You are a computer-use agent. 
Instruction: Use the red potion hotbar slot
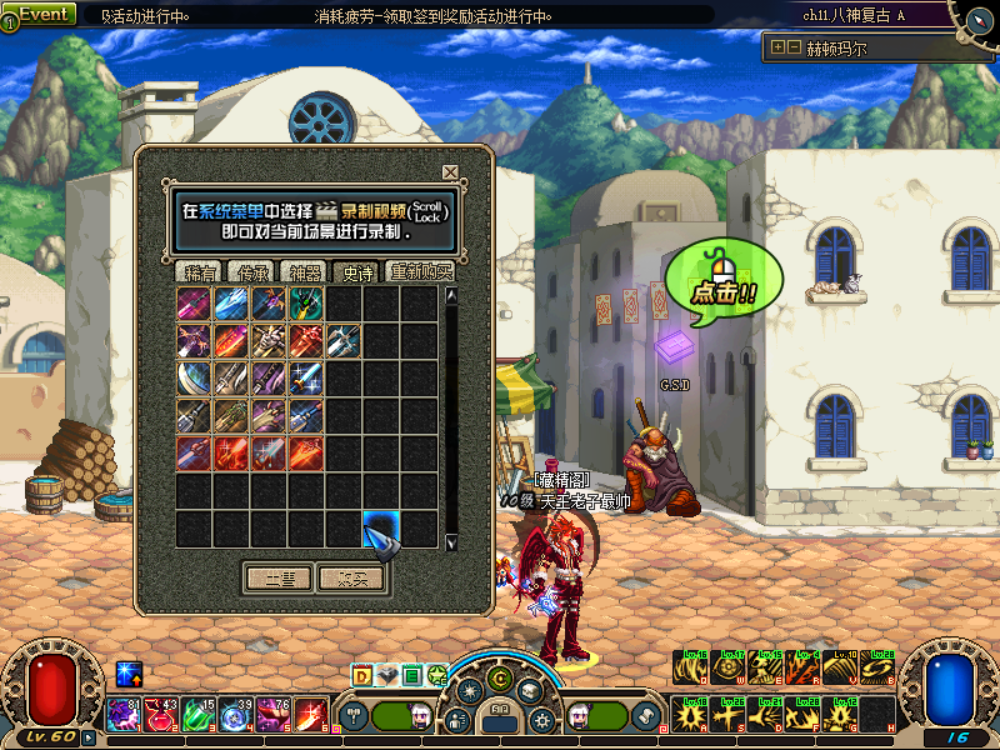[x=159, y=714]
